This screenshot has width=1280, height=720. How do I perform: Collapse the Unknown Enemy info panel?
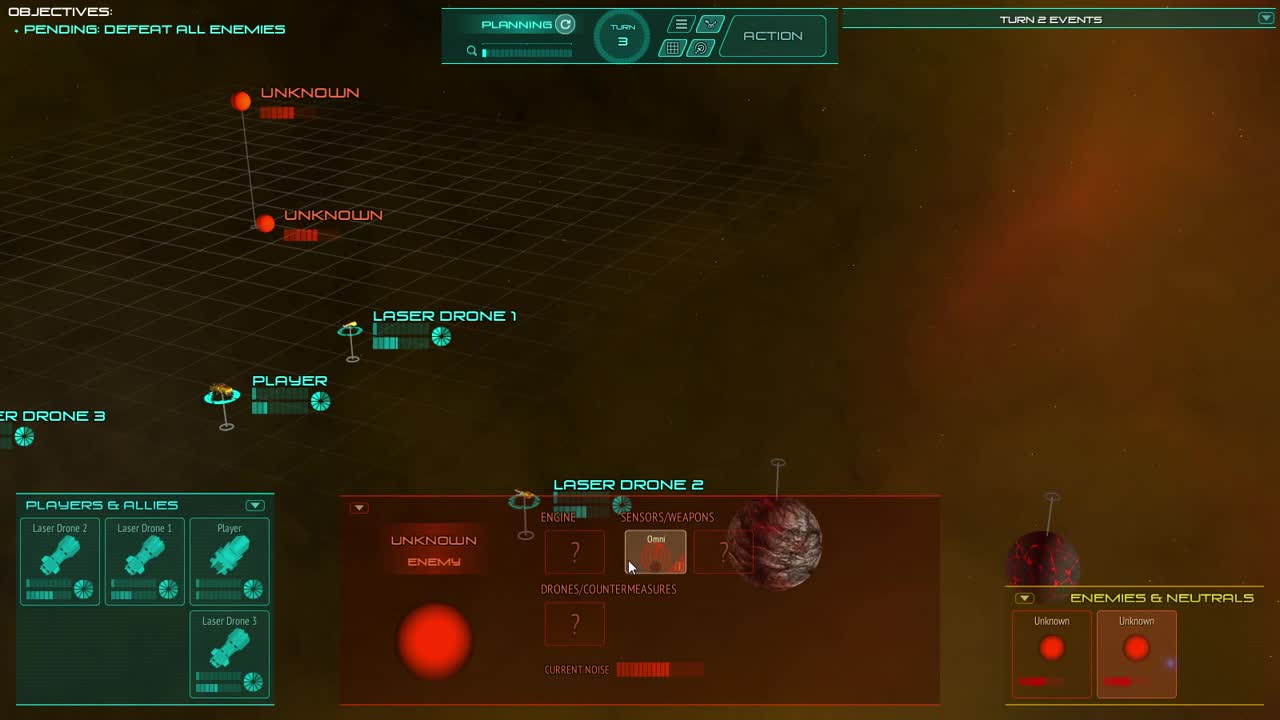(359, 507)
